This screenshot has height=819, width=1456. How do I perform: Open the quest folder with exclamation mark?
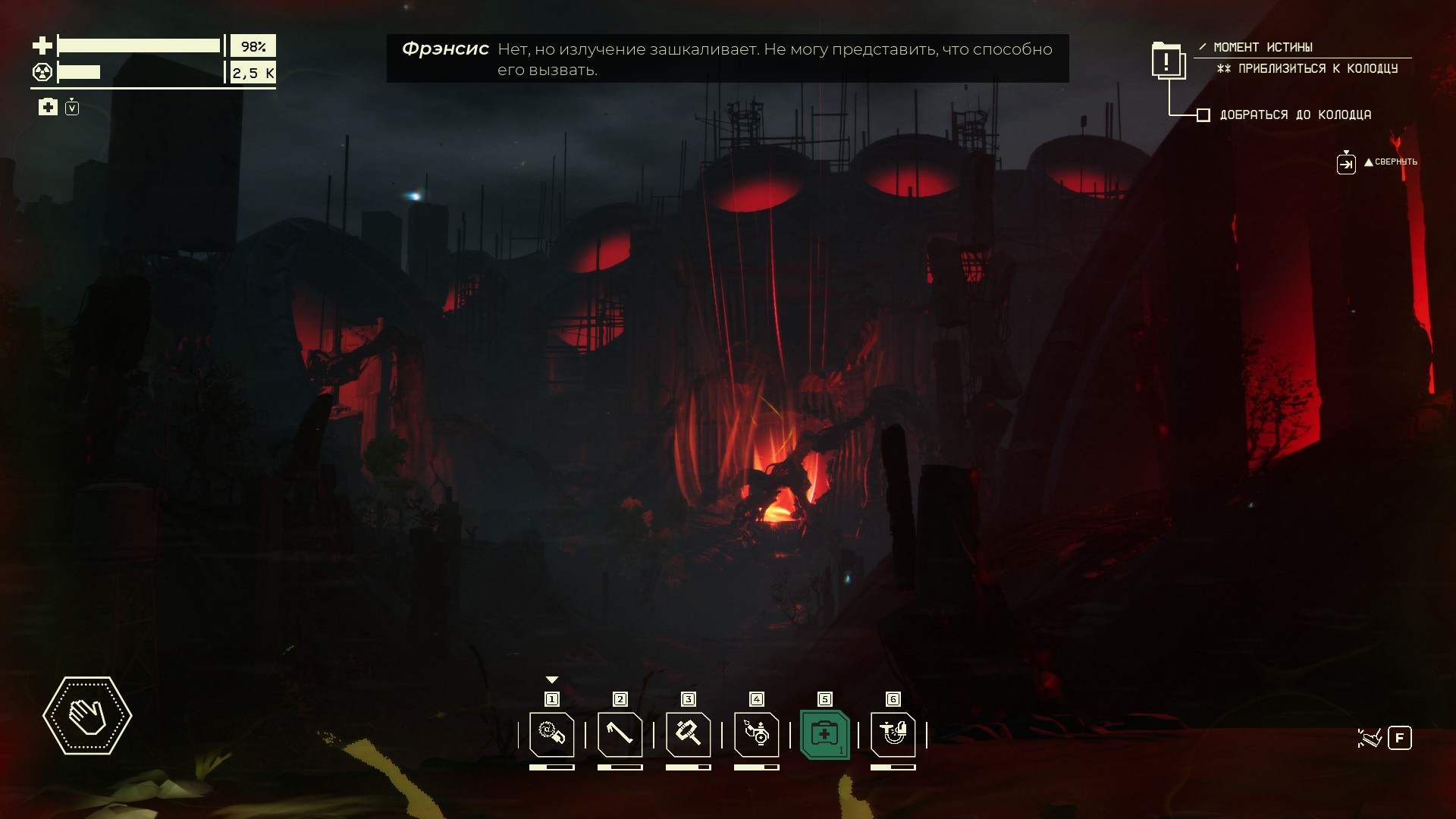1168,61
